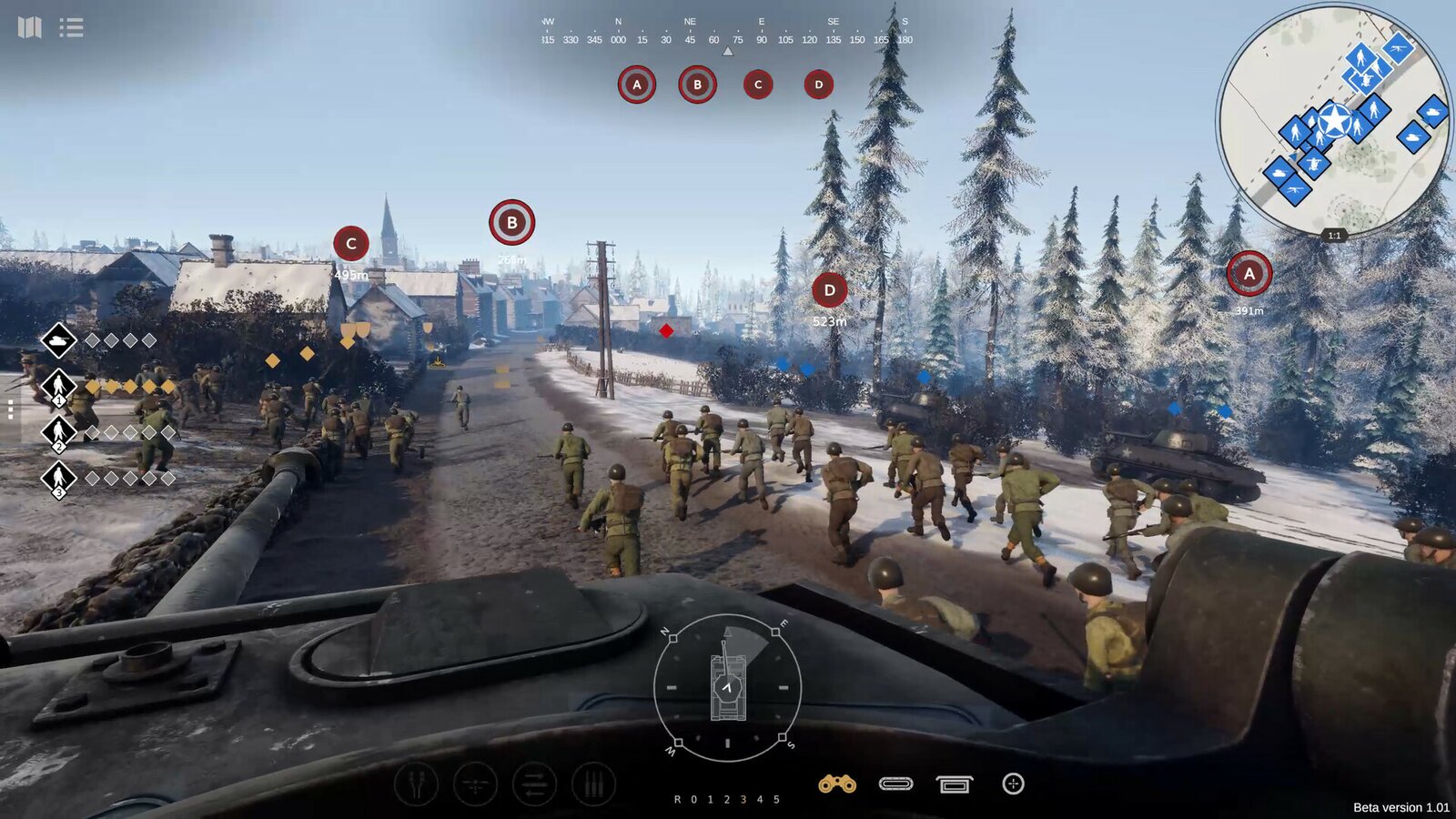Select objective marker D over the road

tap(829, 289)
